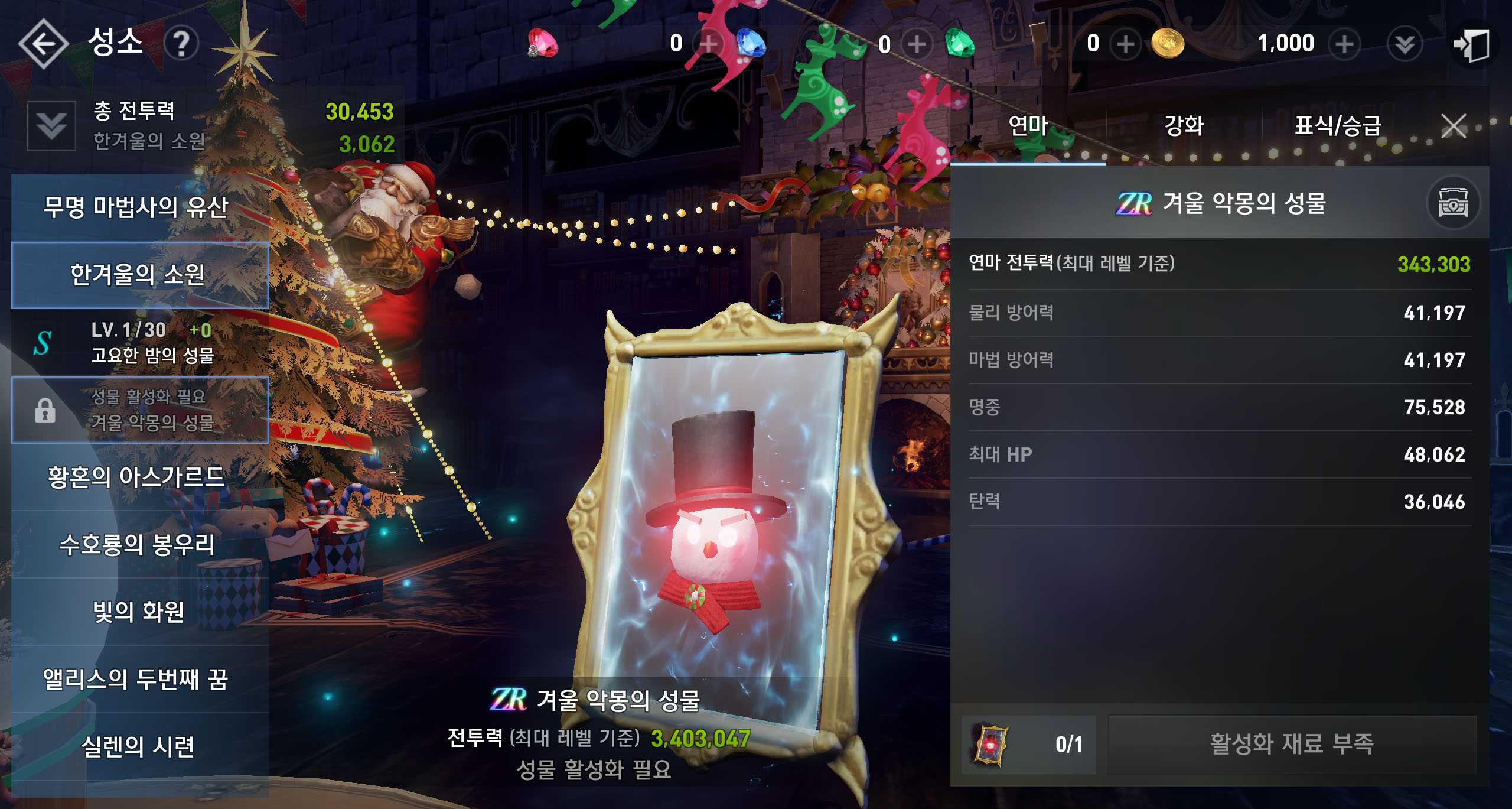Open the sanctuary help question mark

click(181, 43)
